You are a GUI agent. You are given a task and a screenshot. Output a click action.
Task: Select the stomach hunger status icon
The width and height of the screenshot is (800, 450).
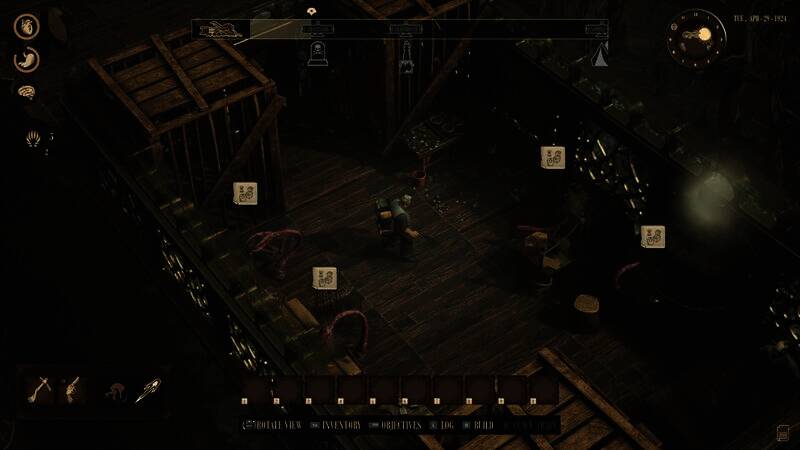point(26,59)
